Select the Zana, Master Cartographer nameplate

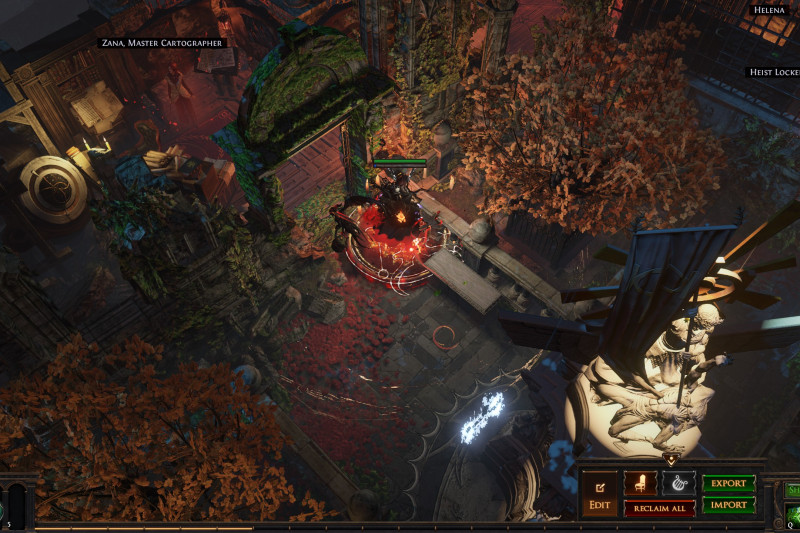[162, 43]
